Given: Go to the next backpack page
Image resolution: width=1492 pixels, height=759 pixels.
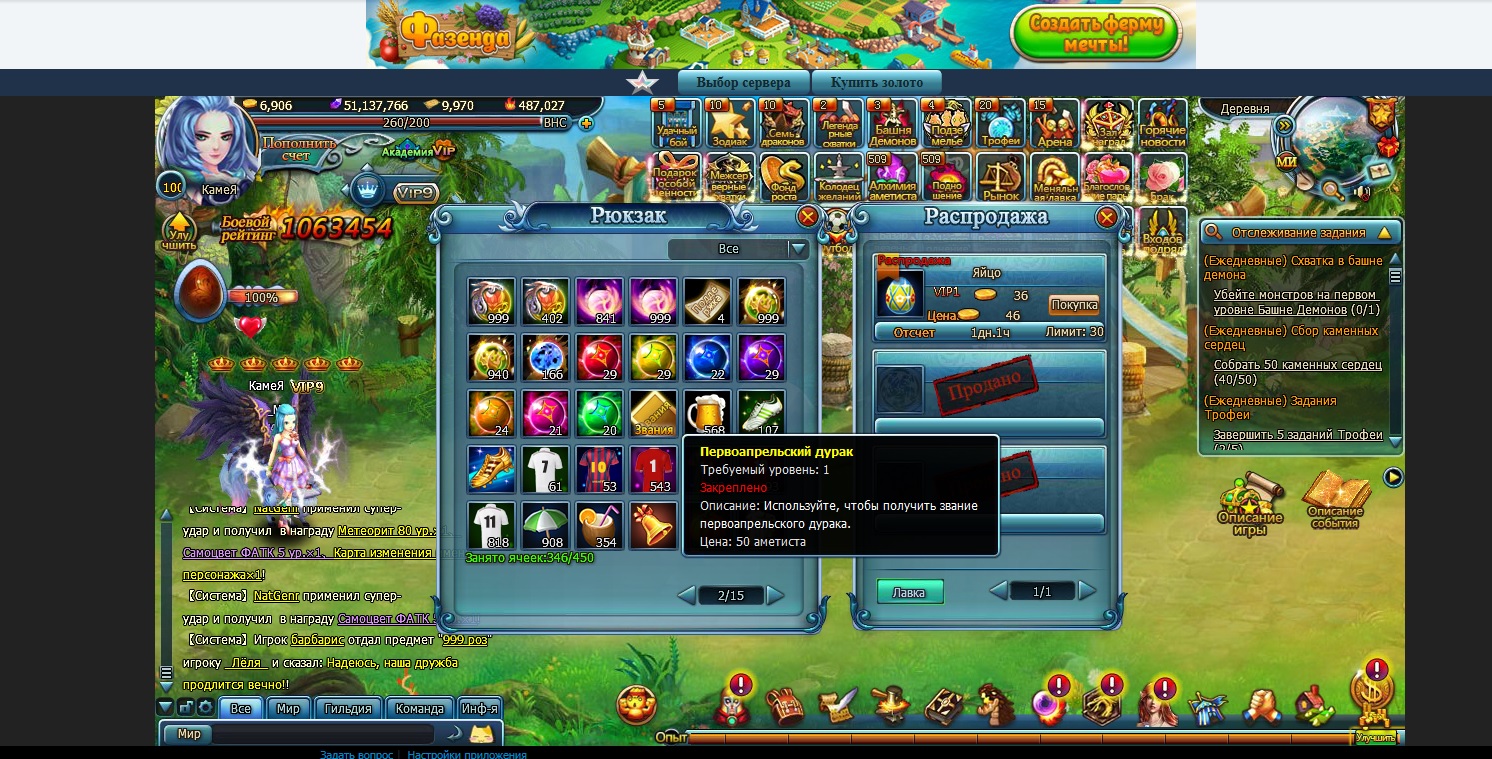Looking at the screenshot, I should tap(775, 596).
